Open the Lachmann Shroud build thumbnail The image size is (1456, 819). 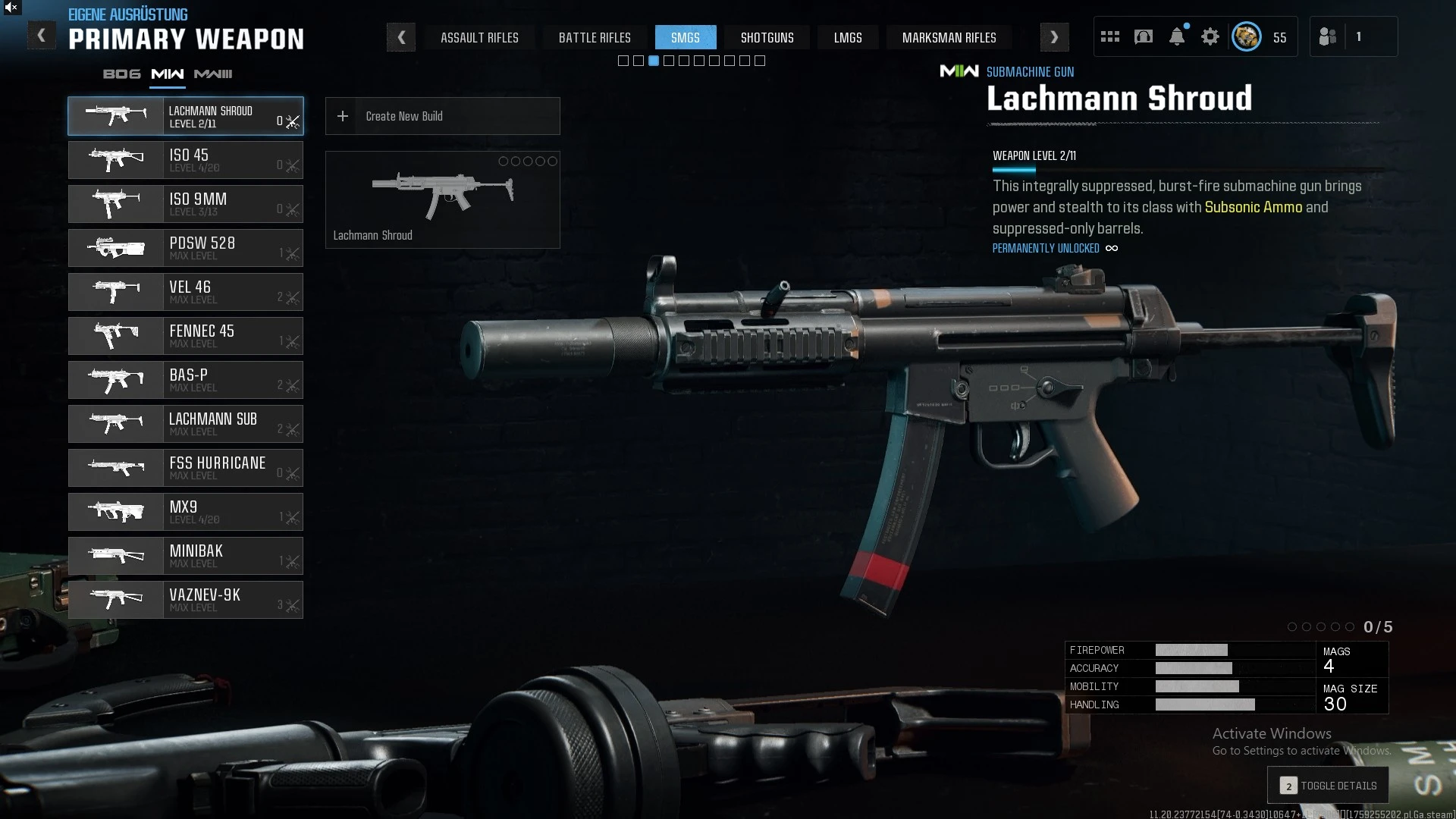click(442, 199)
